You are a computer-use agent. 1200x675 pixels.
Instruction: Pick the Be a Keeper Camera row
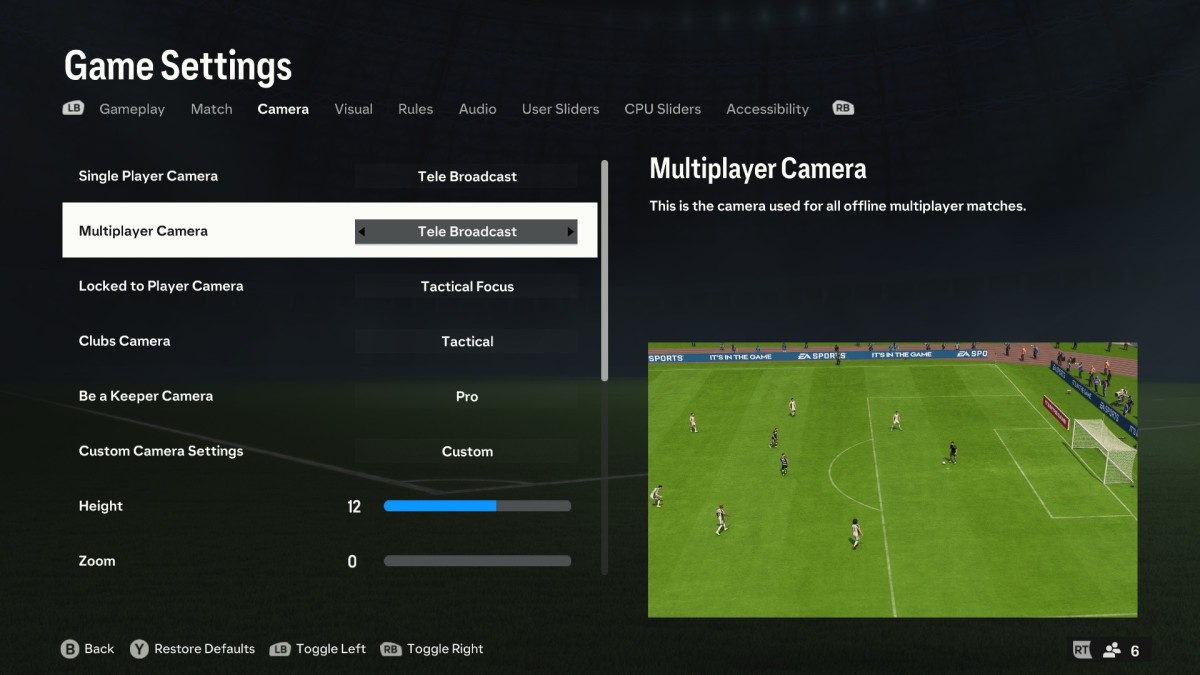330,396
